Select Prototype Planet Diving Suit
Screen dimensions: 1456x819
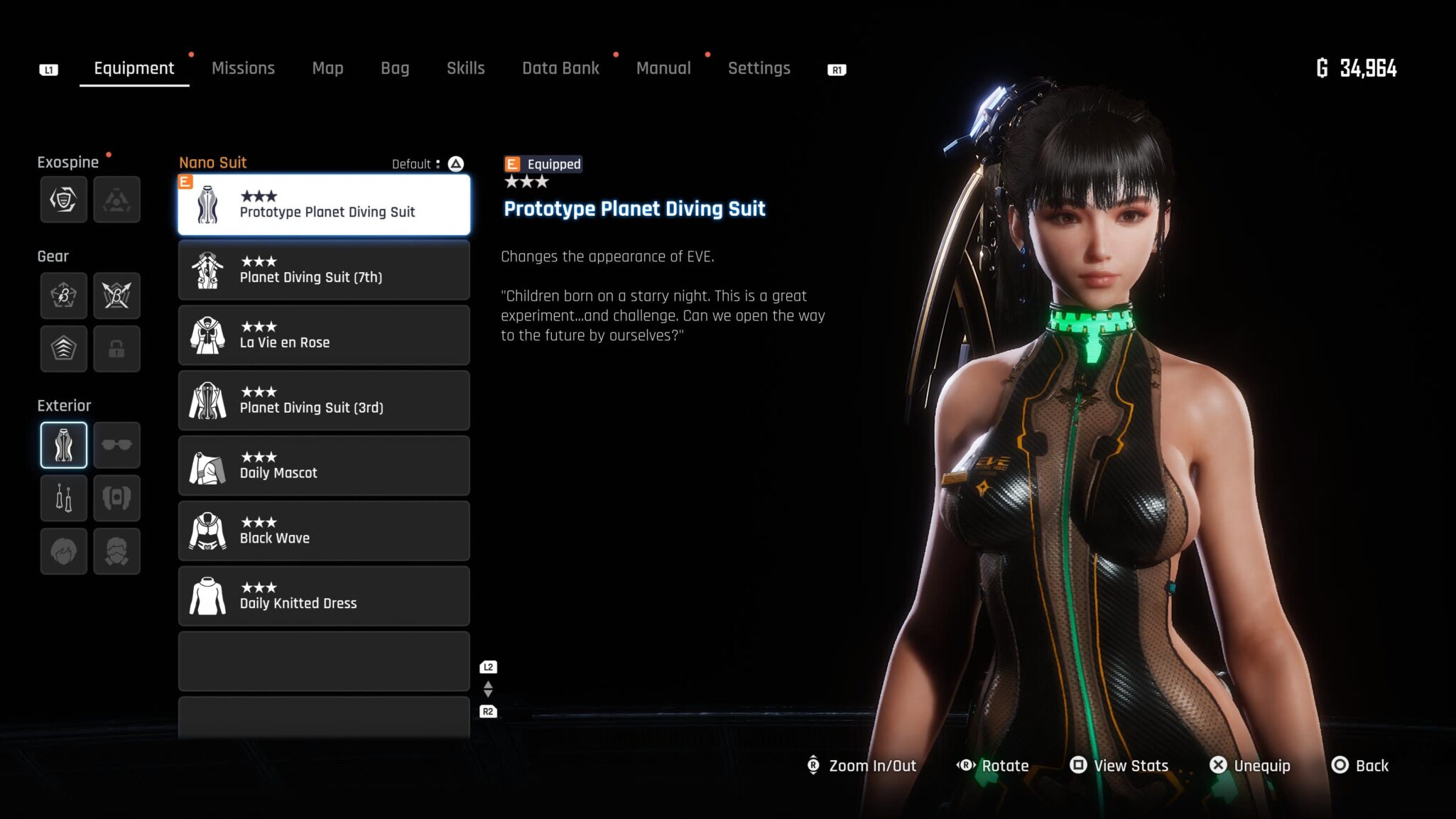[x=324, y=205]
